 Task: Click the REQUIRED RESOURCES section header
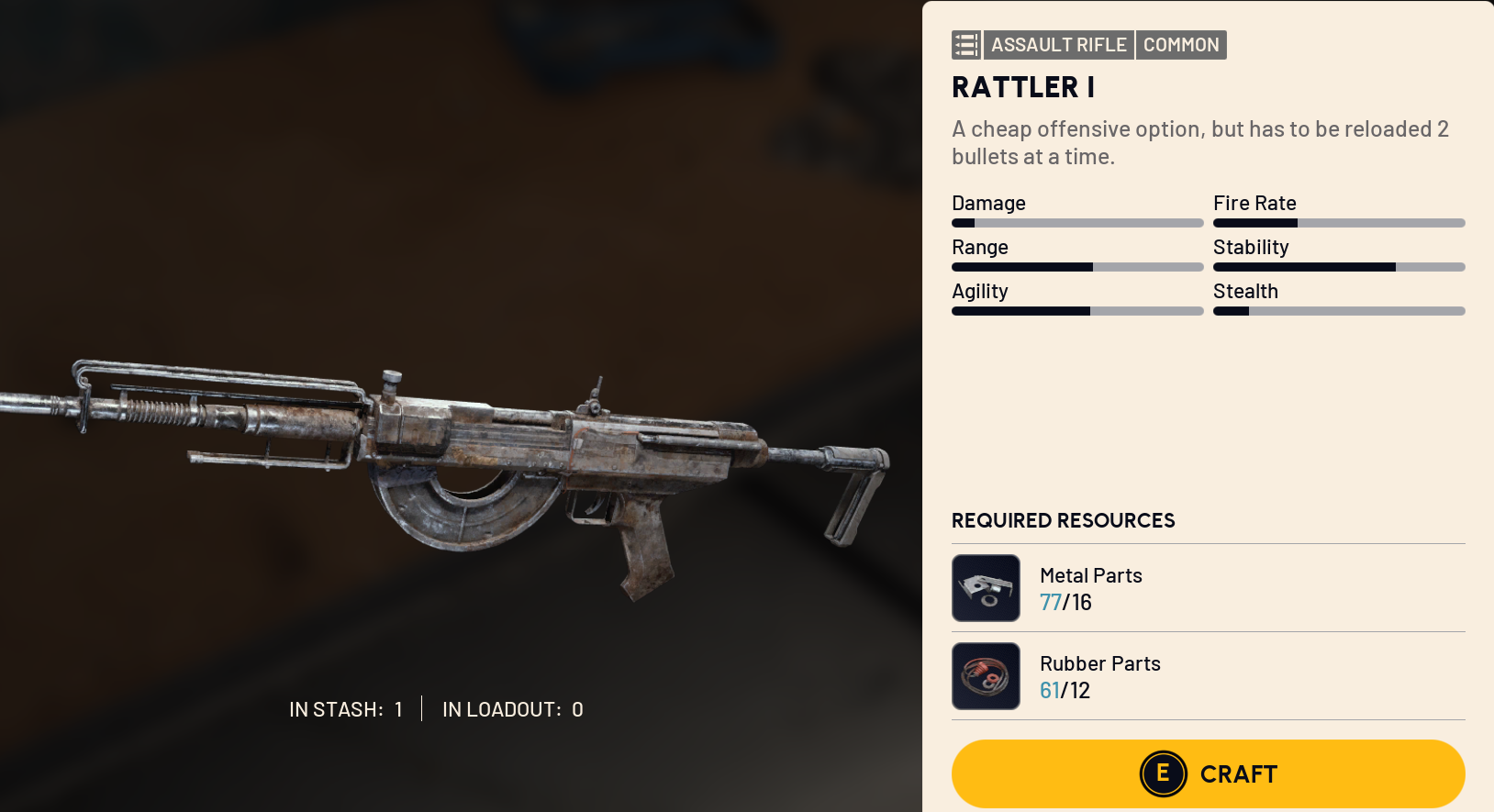pos(1062,520)
